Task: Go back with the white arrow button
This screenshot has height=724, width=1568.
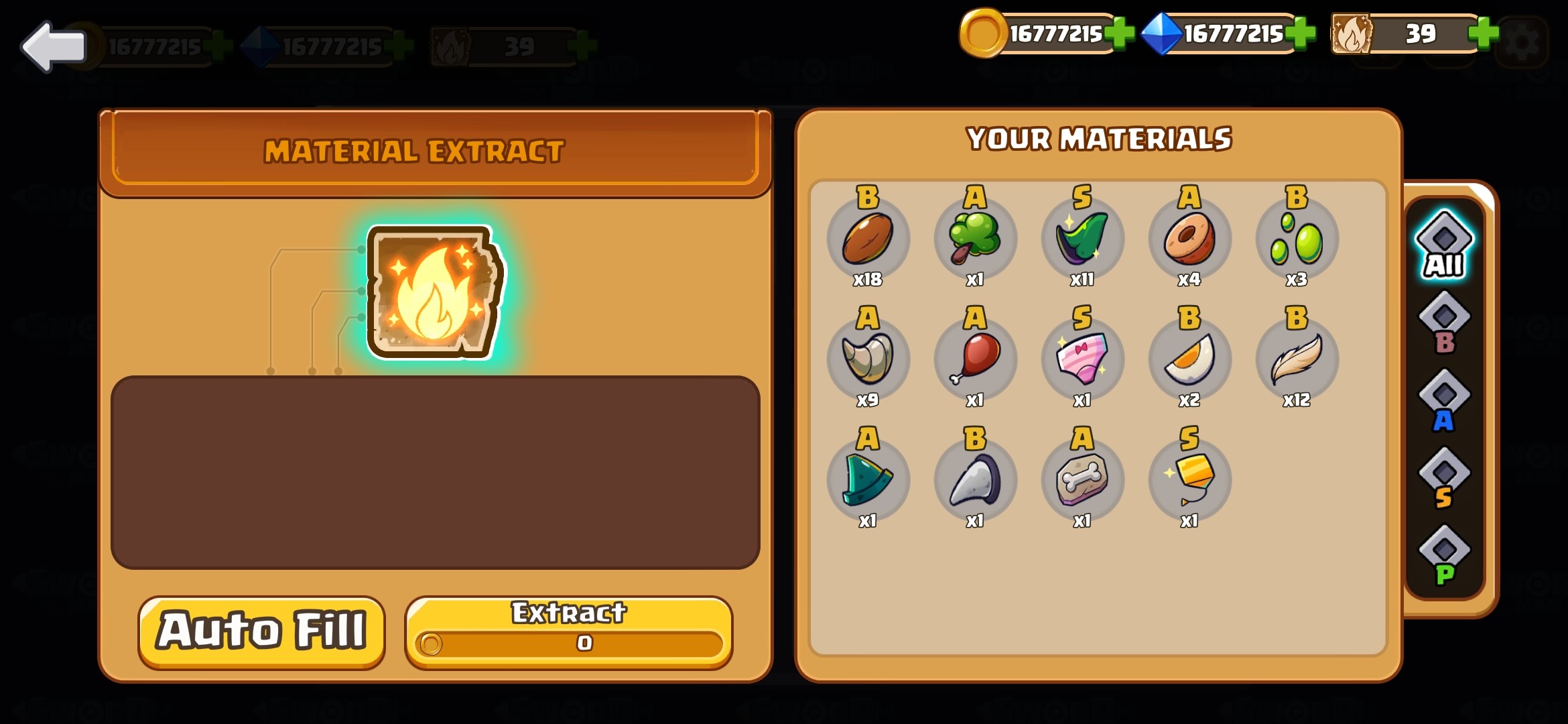Action: point(54,47)
